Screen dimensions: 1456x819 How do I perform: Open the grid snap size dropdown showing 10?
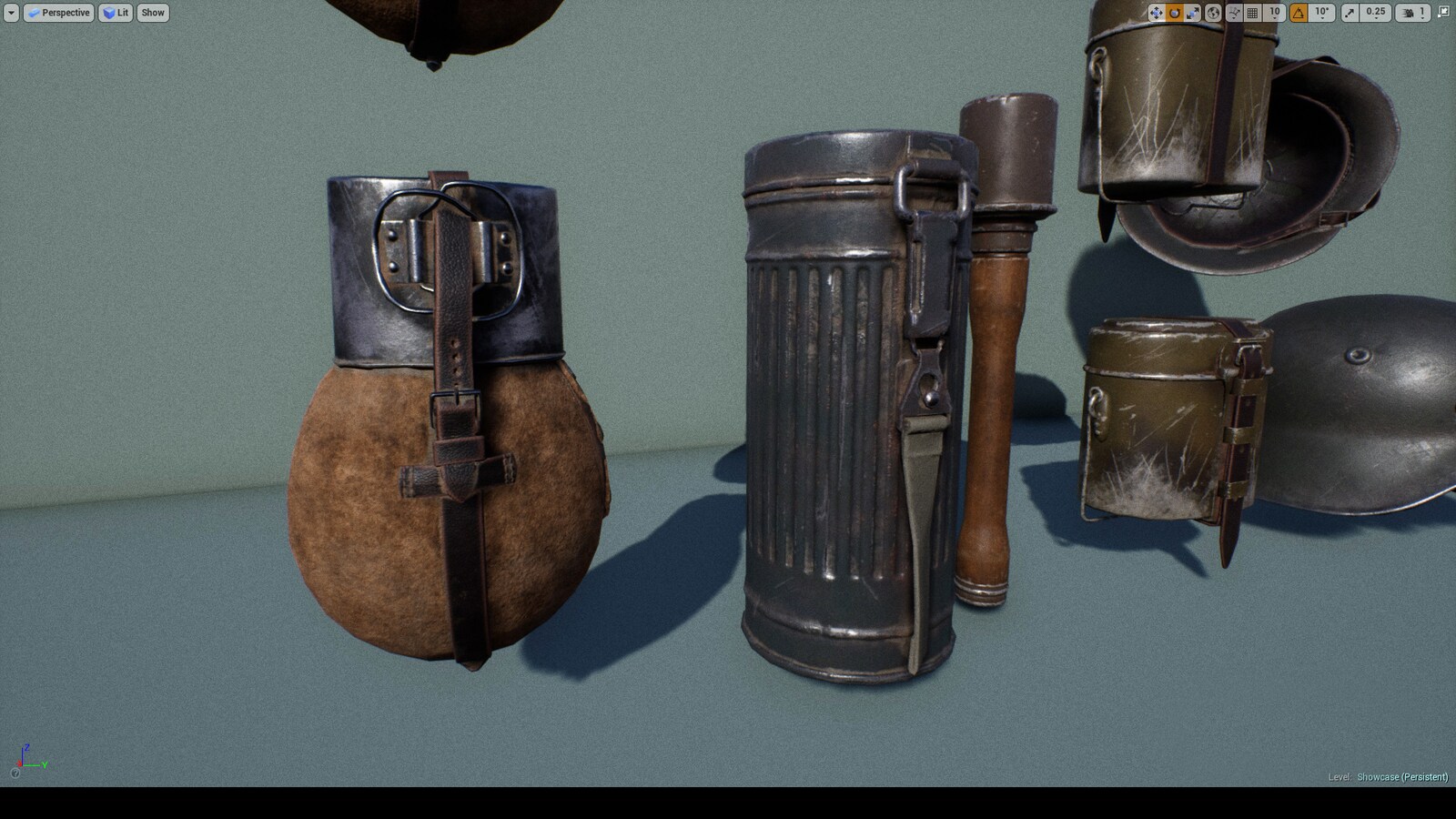1274,12
